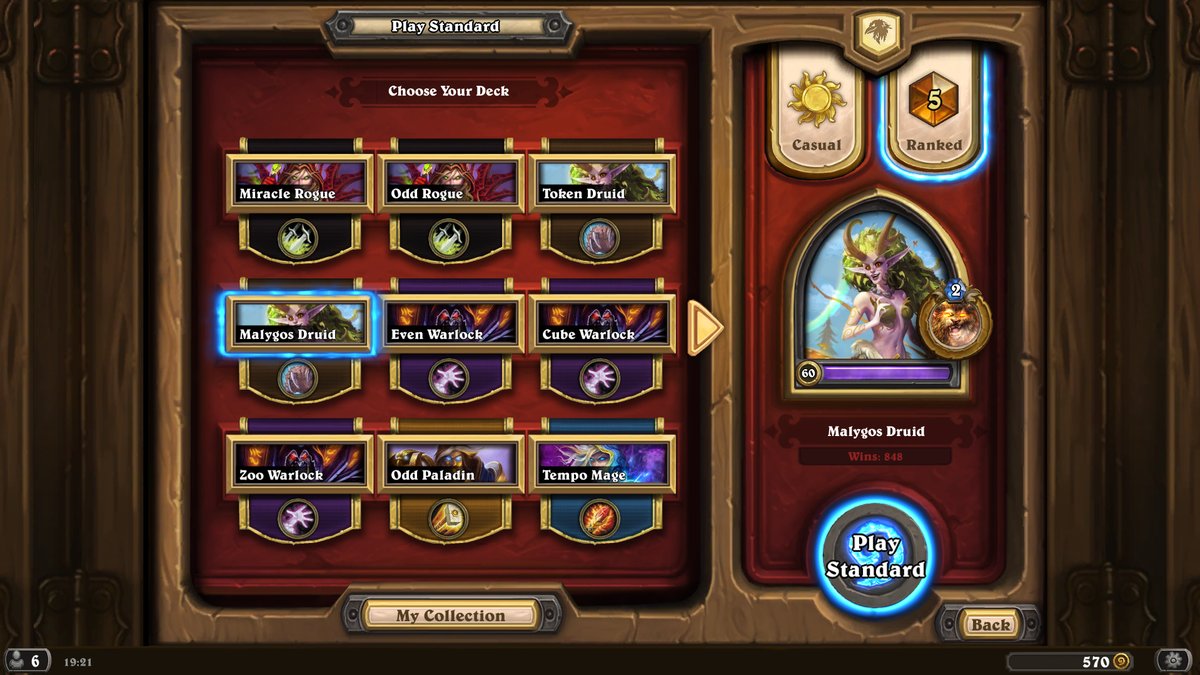Select the Cube Warlock deck
This screenshot has width=1200, height=675.
pos(602,324)
